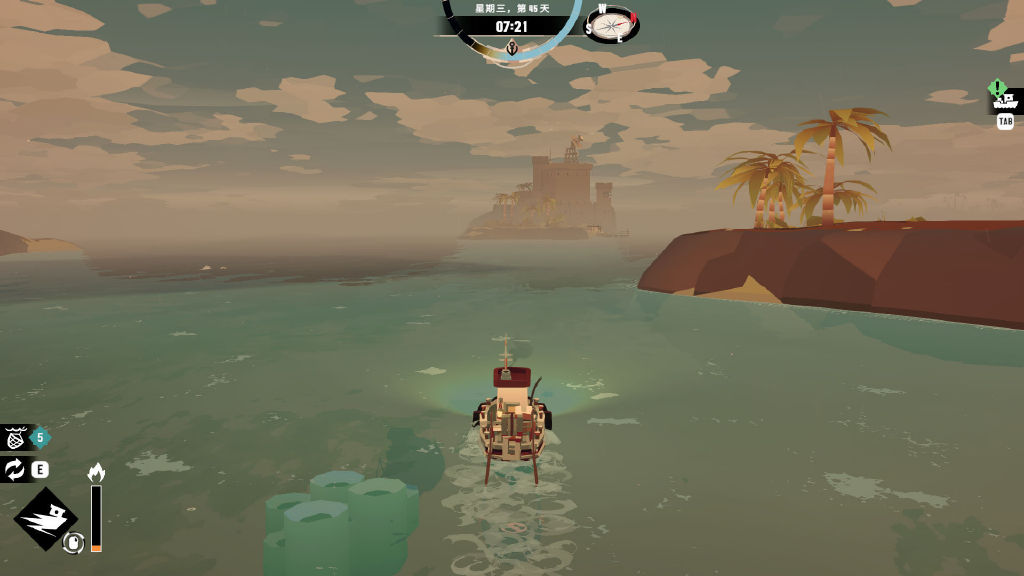Click the swap ability arrows icon
Screen dimensions: 1024x576
pyautogui.click(x=16, y=469)
